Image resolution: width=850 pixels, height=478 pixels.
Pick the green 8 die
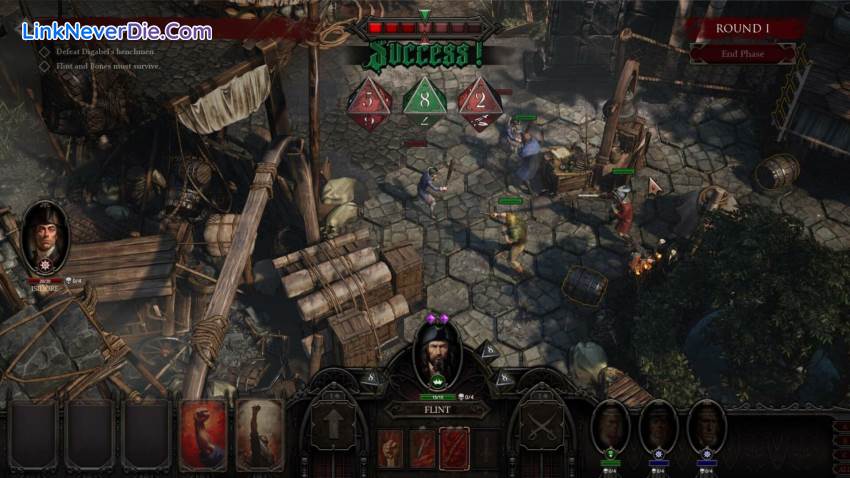[424, 101]
